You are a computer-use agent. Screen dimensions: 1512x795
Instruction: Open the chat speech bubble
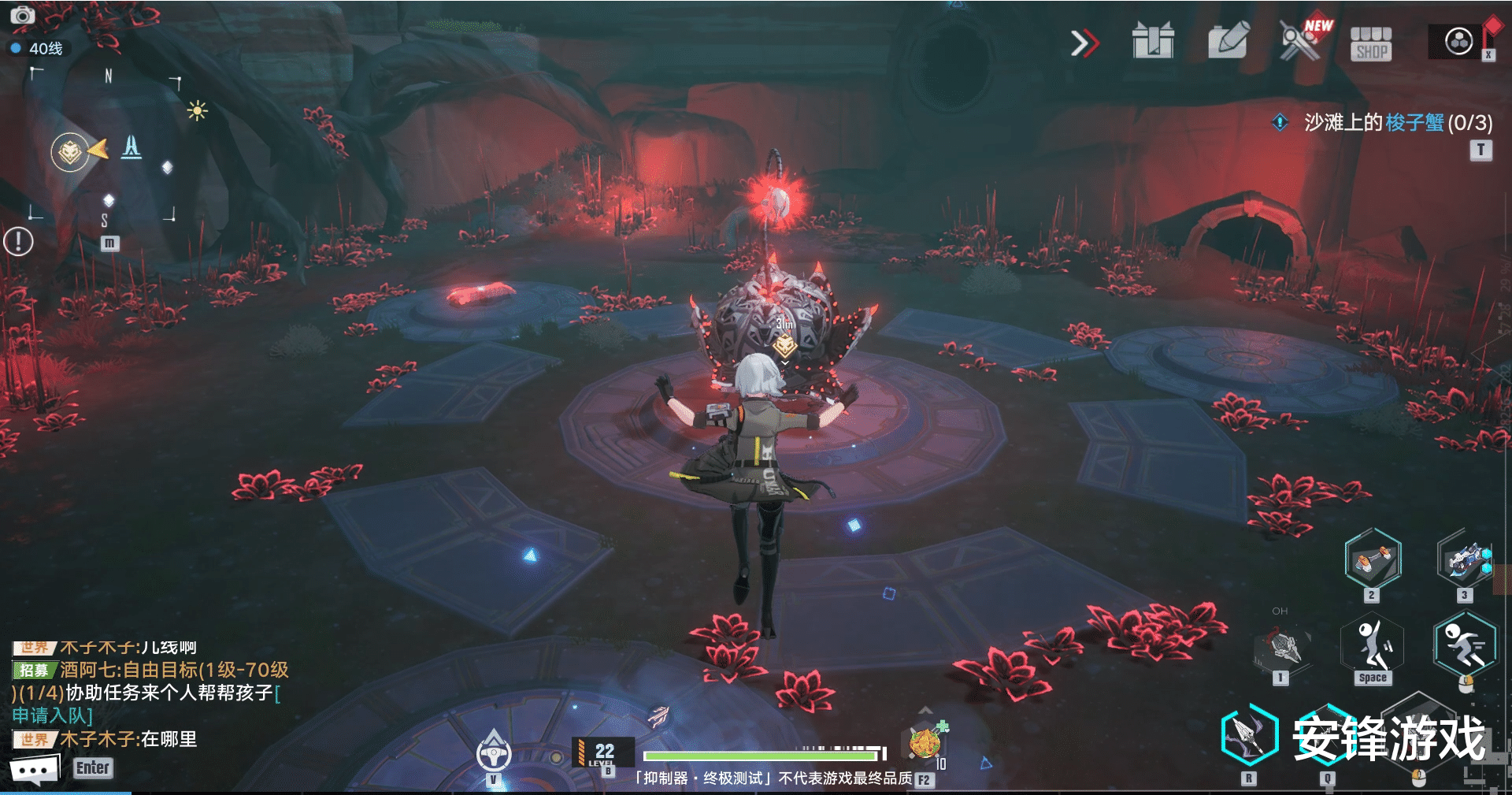(34, 770)
